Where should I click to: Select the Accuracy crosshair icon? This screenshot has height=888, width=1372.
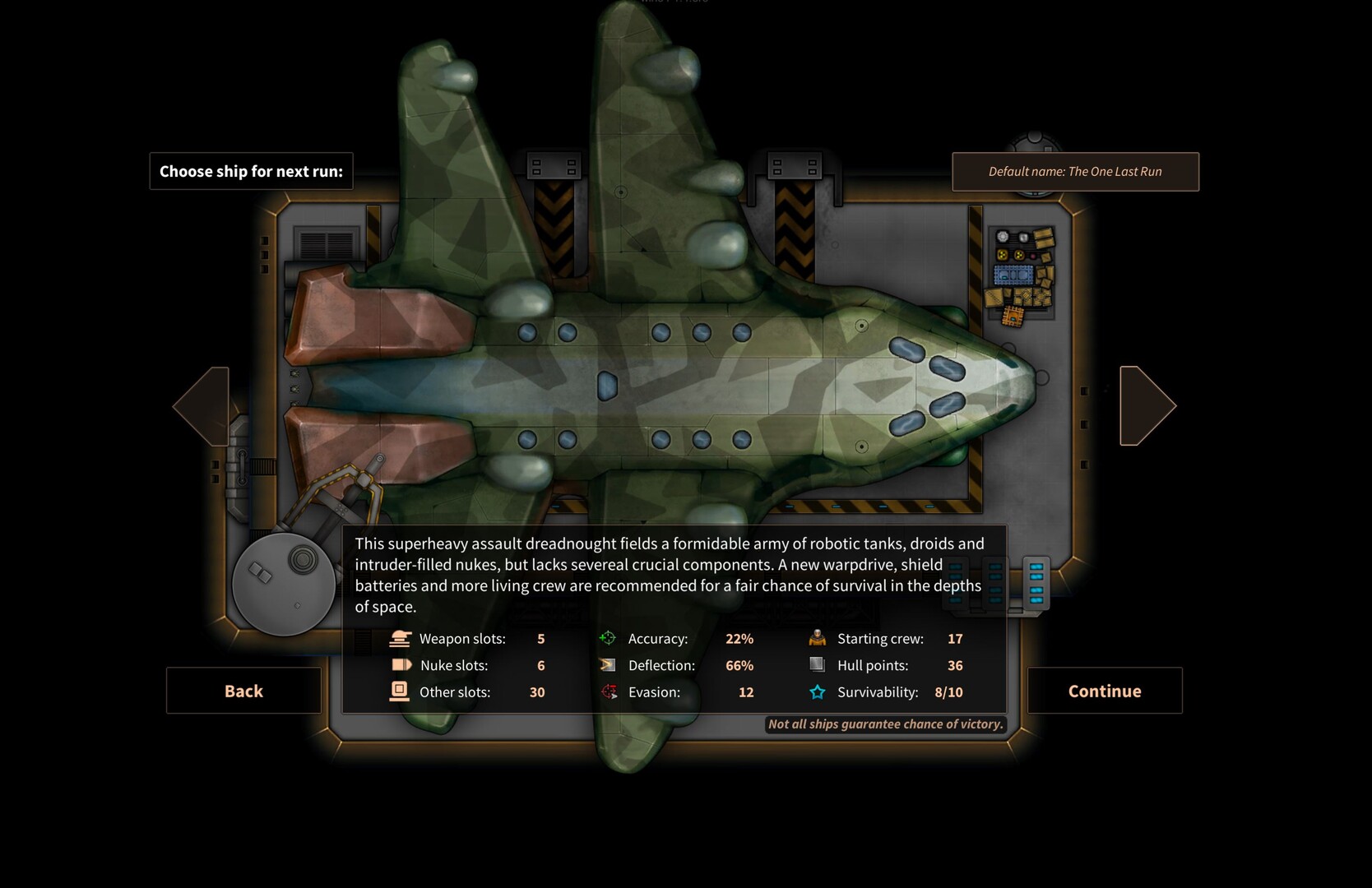coord(610,638)
